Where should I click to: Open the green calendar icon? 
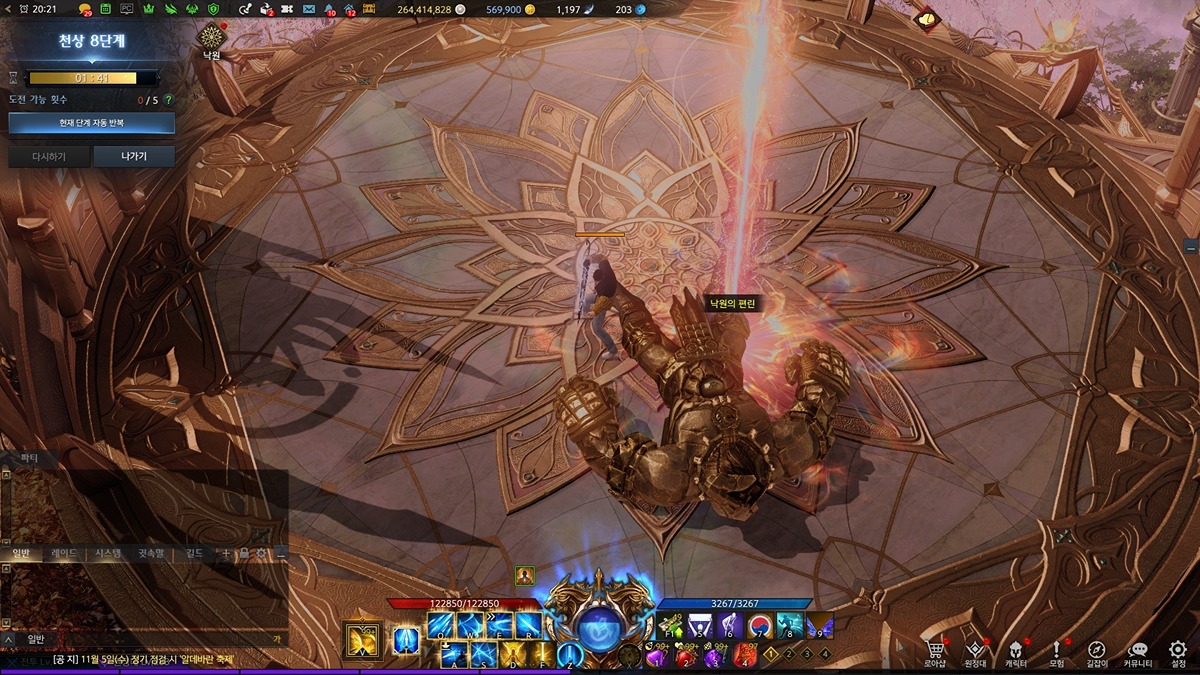point(105,9)
